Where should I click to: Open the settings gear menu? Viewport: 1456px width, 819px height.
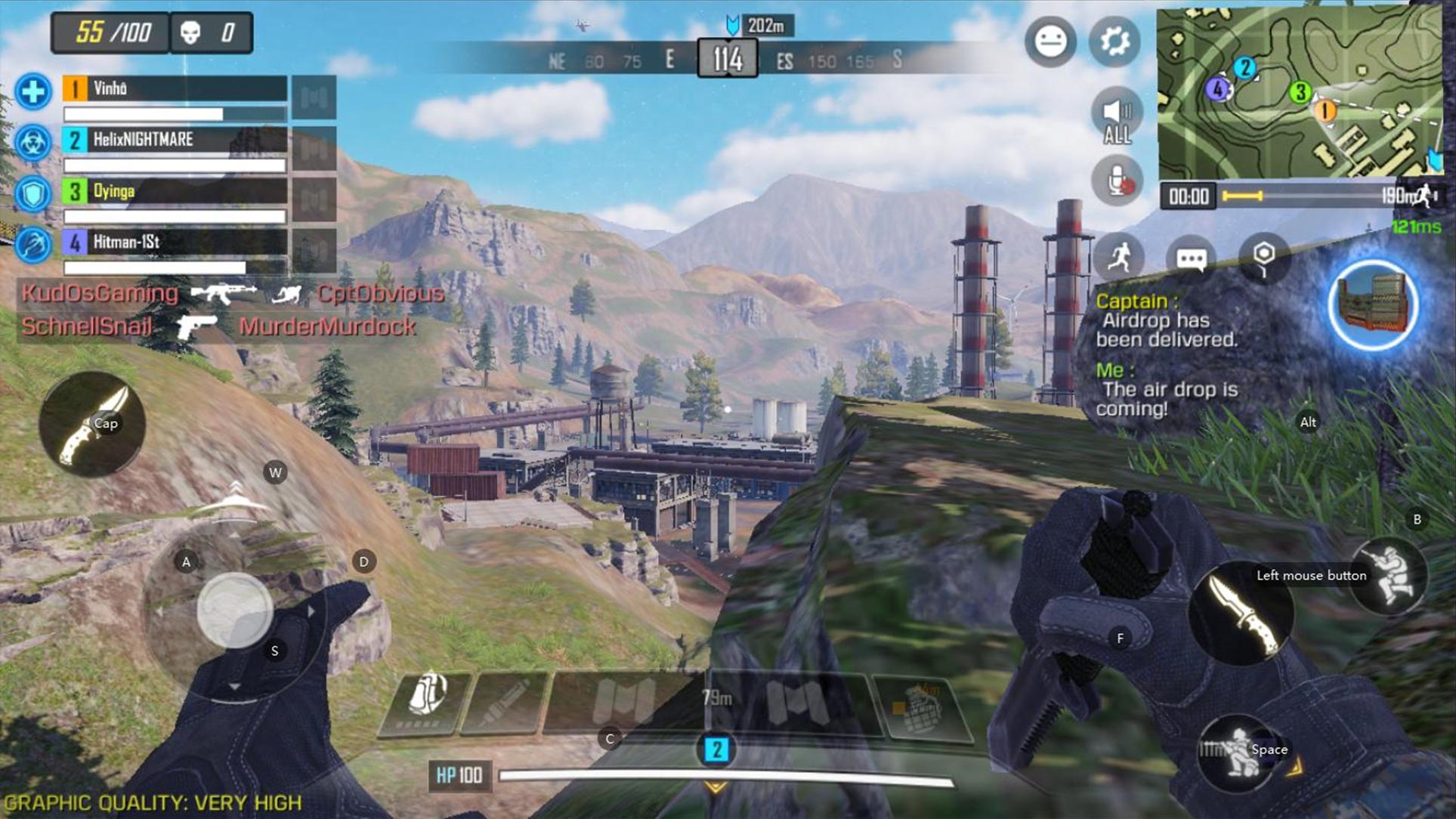coord(1114,42)
